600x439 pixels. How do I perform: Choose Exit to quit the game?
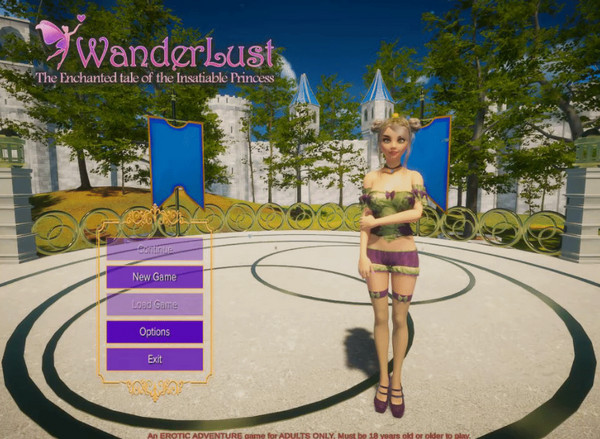pyautogui.click(x=154, y=358)
